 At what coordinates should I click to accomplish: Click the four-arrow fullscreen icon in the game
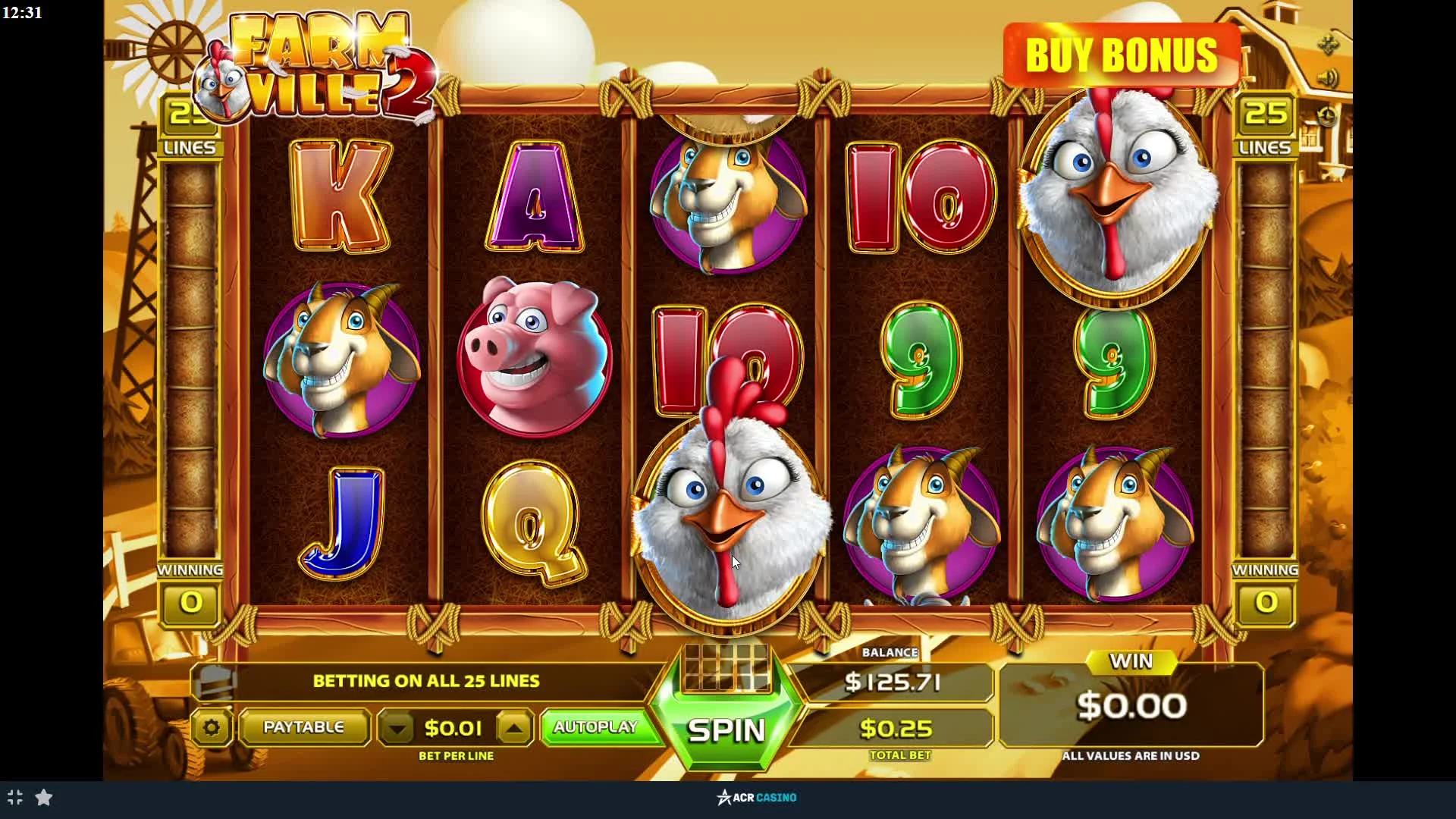(1328, 45)
